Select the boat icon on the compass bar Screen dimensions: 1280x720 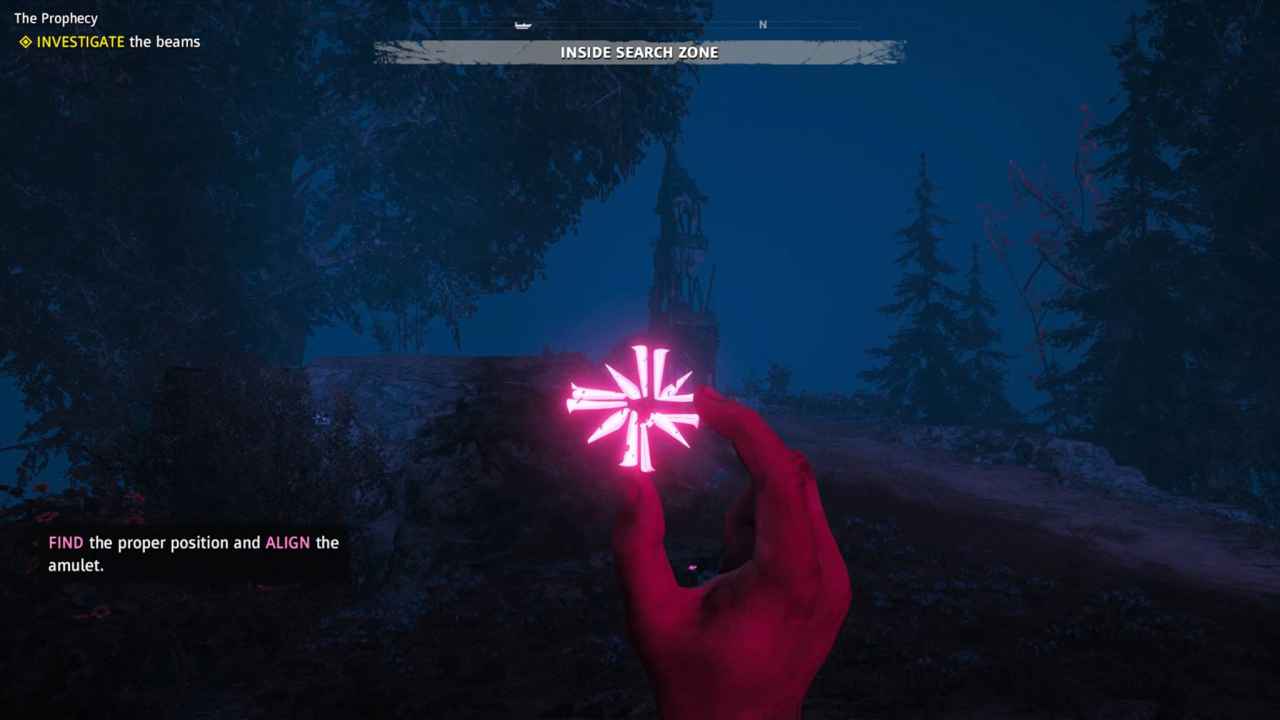pyautogui.click(x=521, y=24)
